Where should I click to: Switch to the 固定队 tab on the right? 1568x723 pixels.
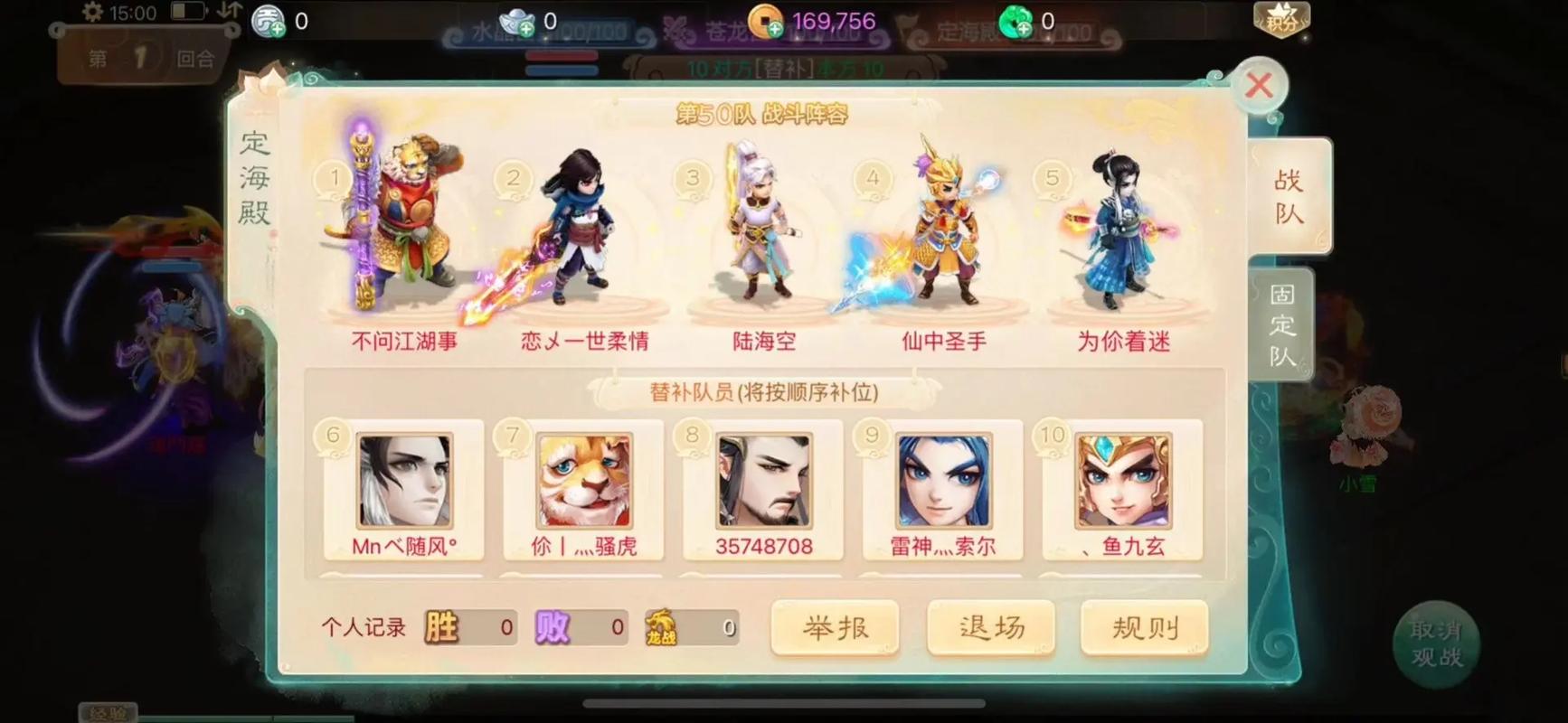(1280, 323)
